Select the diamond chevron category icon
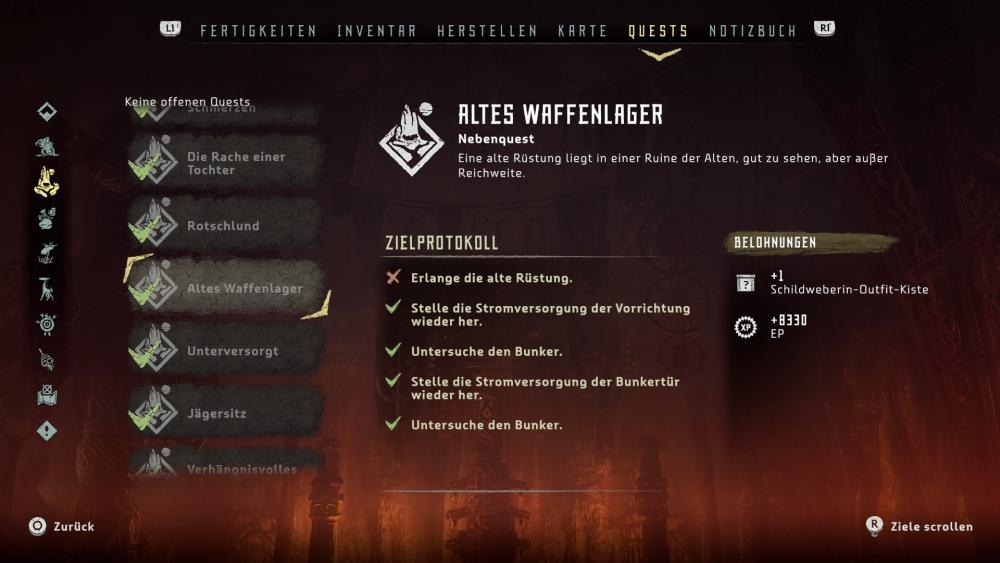The width and height of the screenshot is (1000, 563). click(x=47, y=111)
